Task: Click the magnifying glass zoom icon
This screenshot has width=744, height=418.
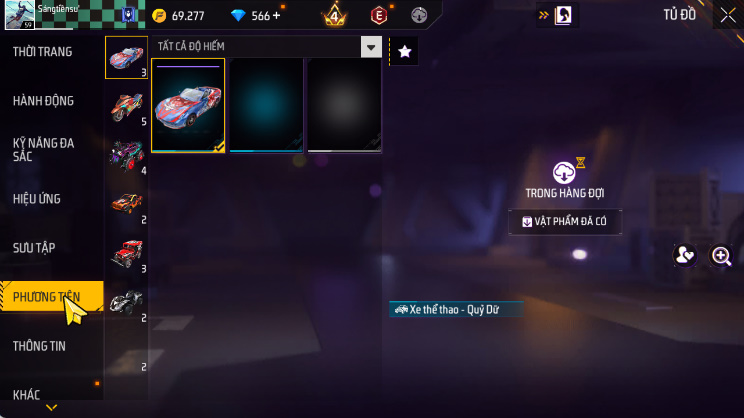Action: pos(721,256)
